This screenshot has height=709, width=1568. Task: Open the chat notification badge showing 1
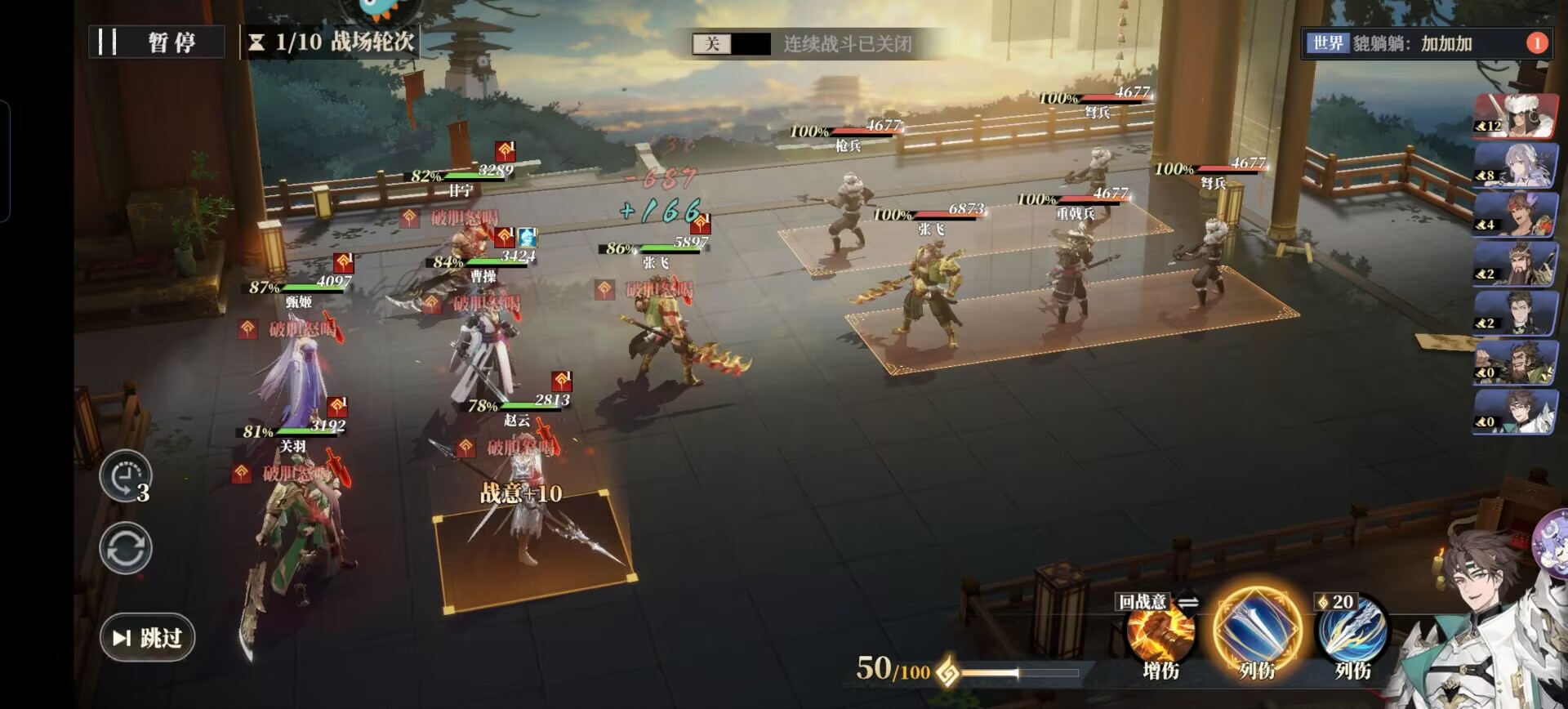tap(1536, 43)
